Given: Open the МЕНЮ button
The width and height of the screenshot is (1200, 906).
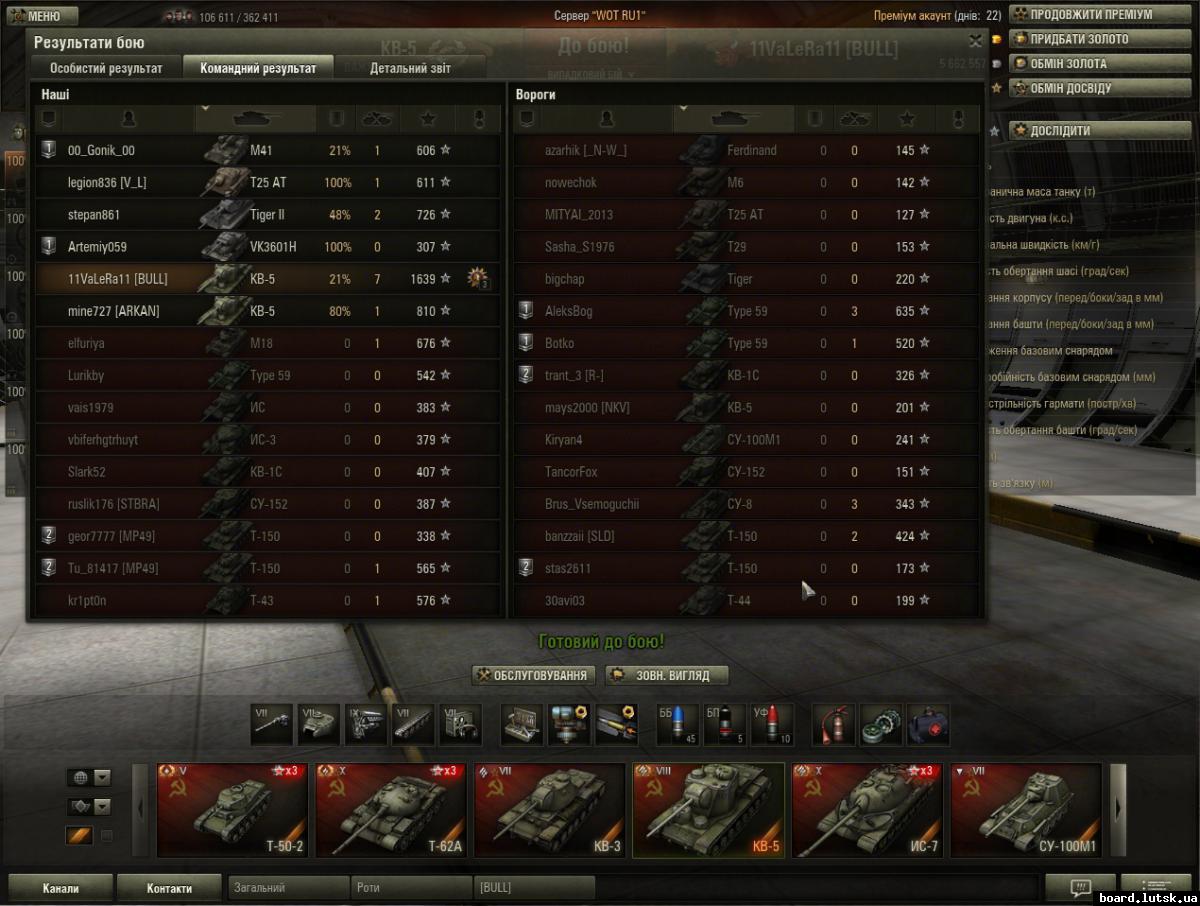Looking at the screenshot, I should [x=42, y=16].
